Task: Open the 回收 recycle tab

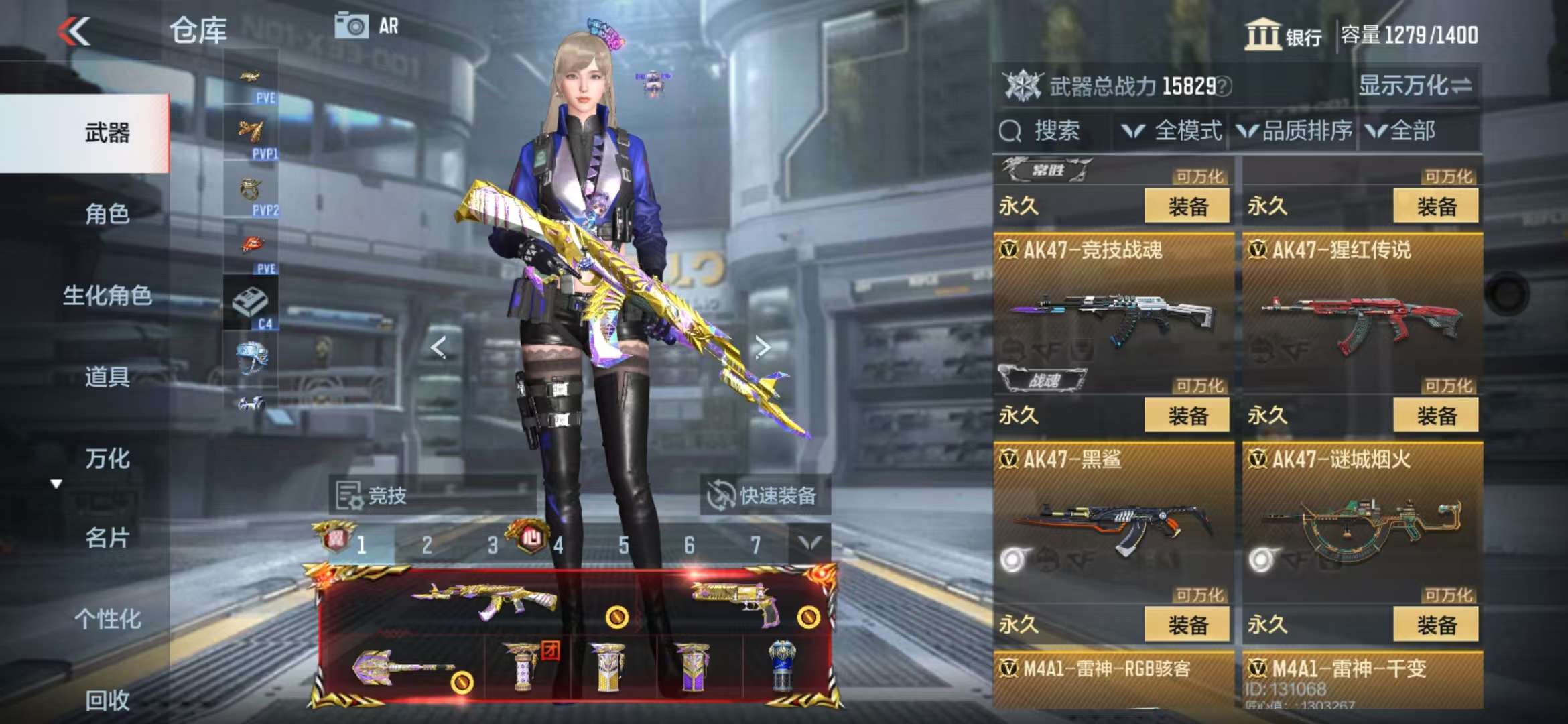Action: click(x=107, y=700)
